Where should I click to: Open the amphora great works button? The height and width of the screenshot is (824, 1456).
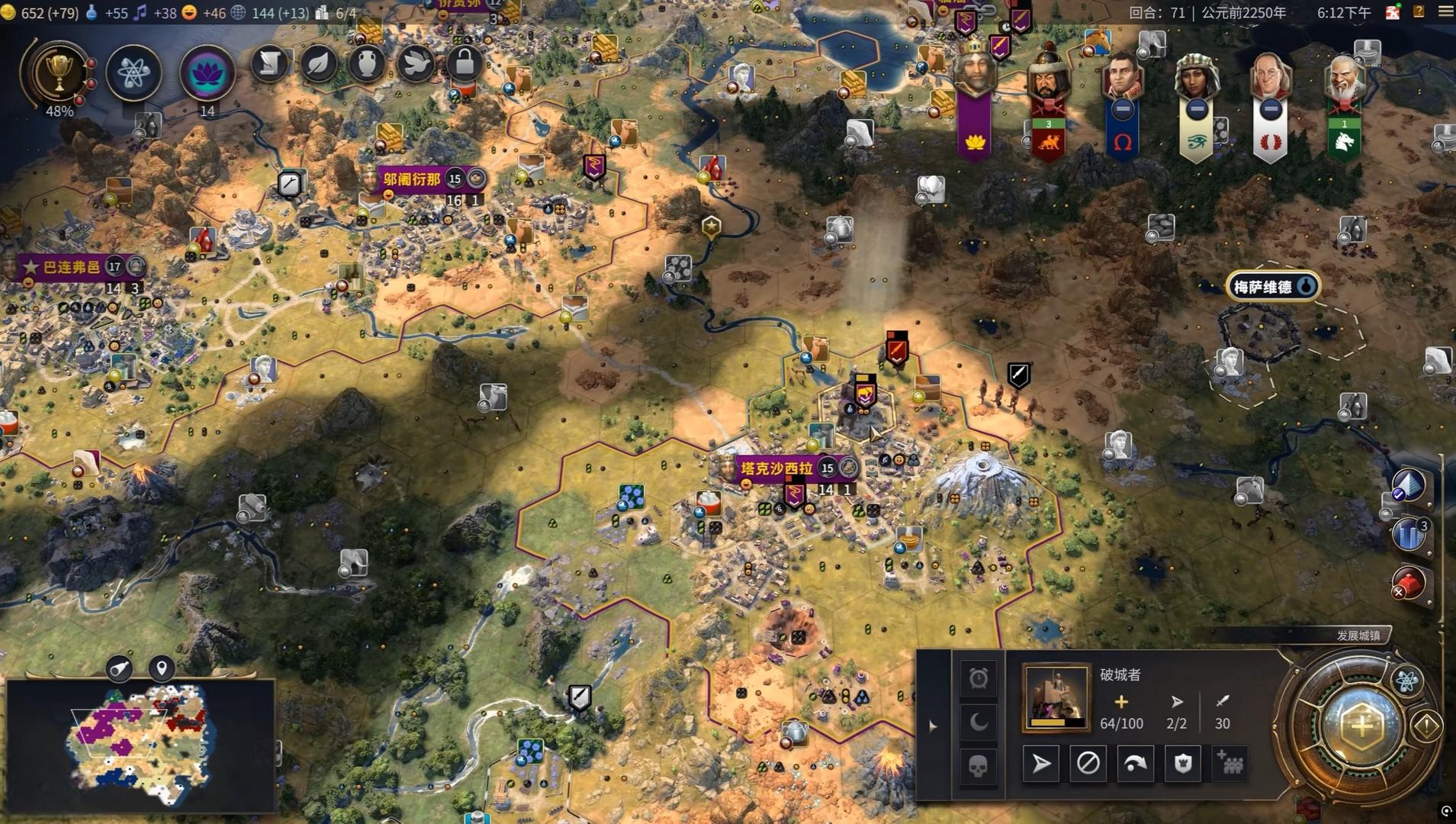tap(367, 64)
